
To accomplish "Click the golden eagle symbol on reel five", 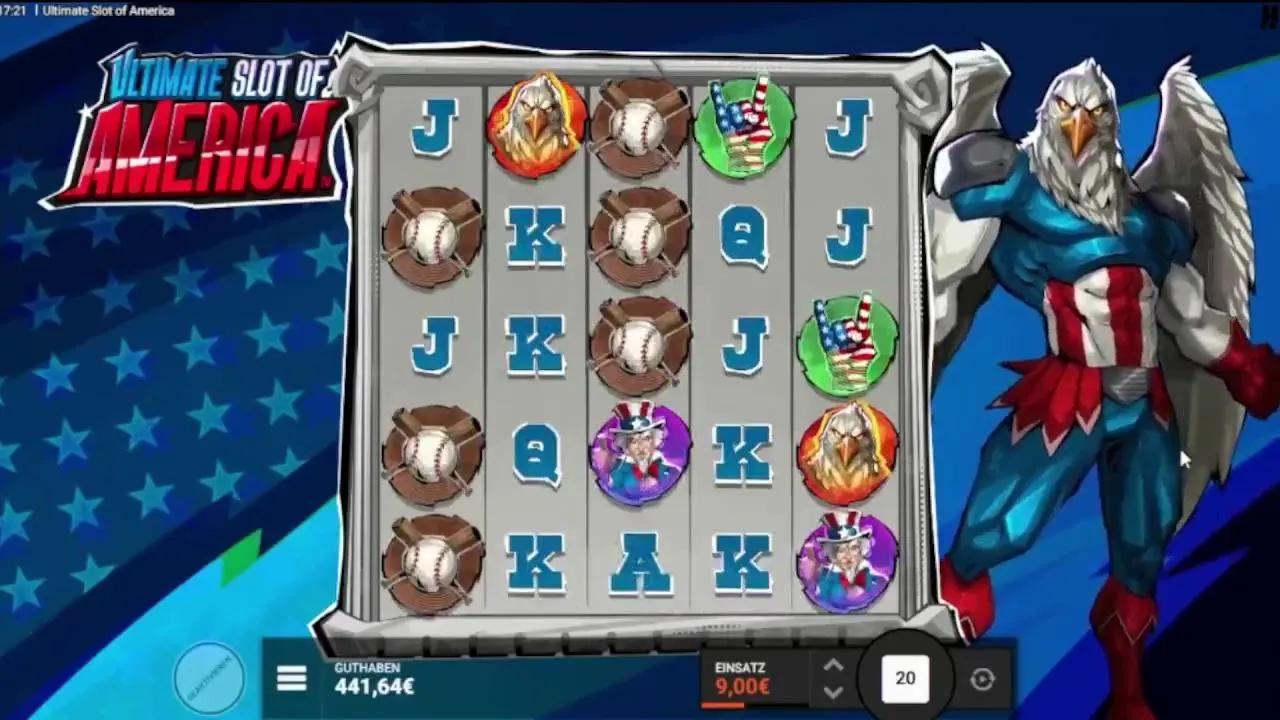I will tap(846, 452).
